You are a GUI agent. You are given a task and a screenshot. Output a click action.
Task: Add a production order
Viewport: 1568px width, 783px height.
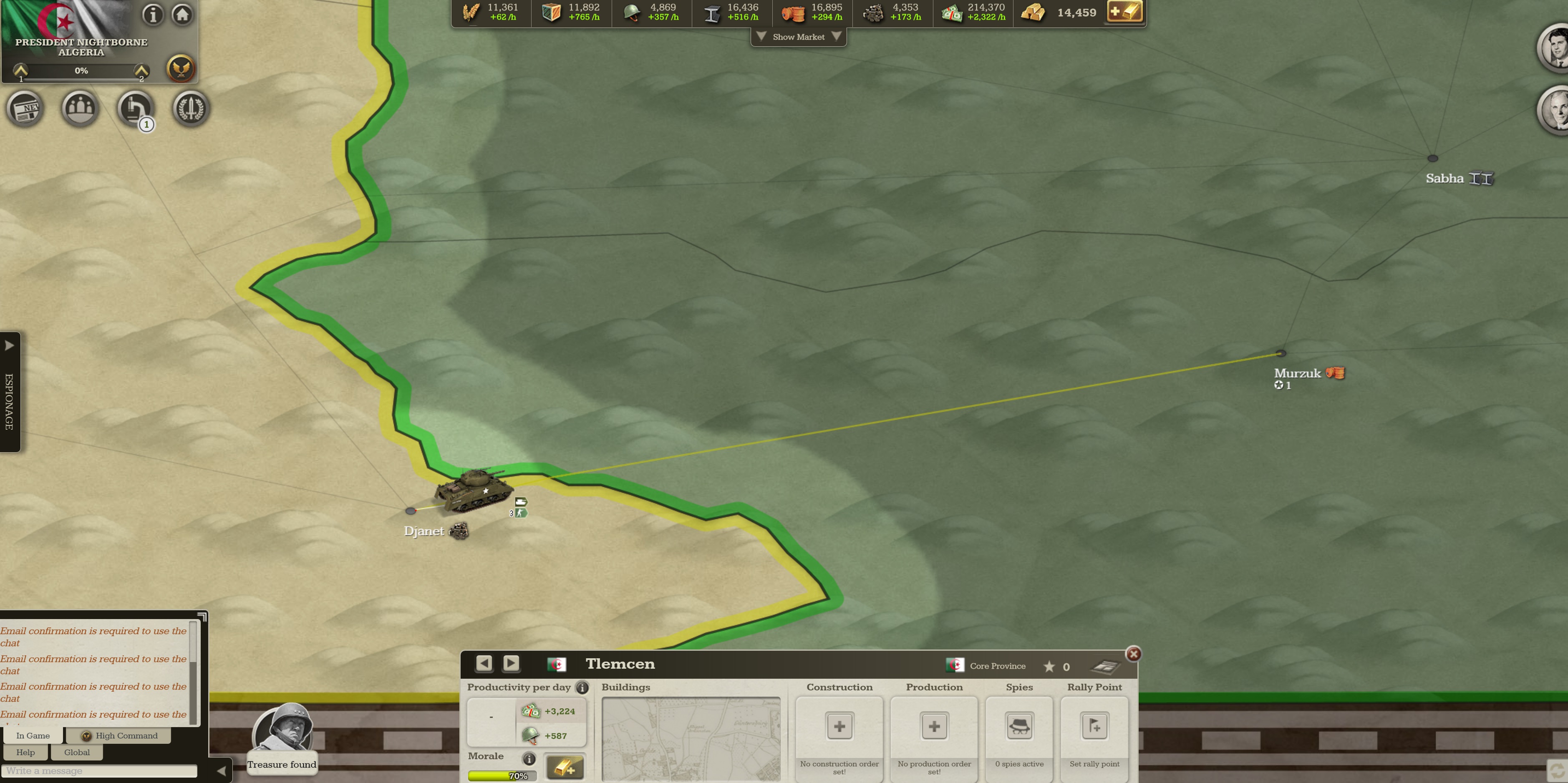[x=934, y=726]
